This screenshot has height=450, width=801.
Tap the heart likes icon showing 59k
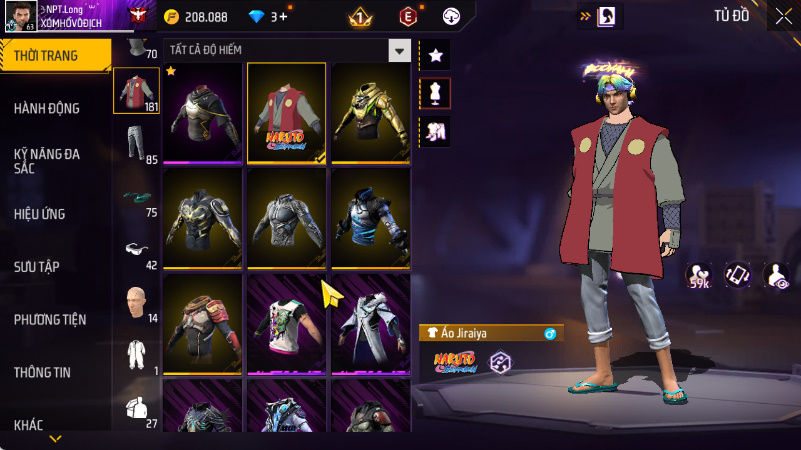tap(699, 277)
